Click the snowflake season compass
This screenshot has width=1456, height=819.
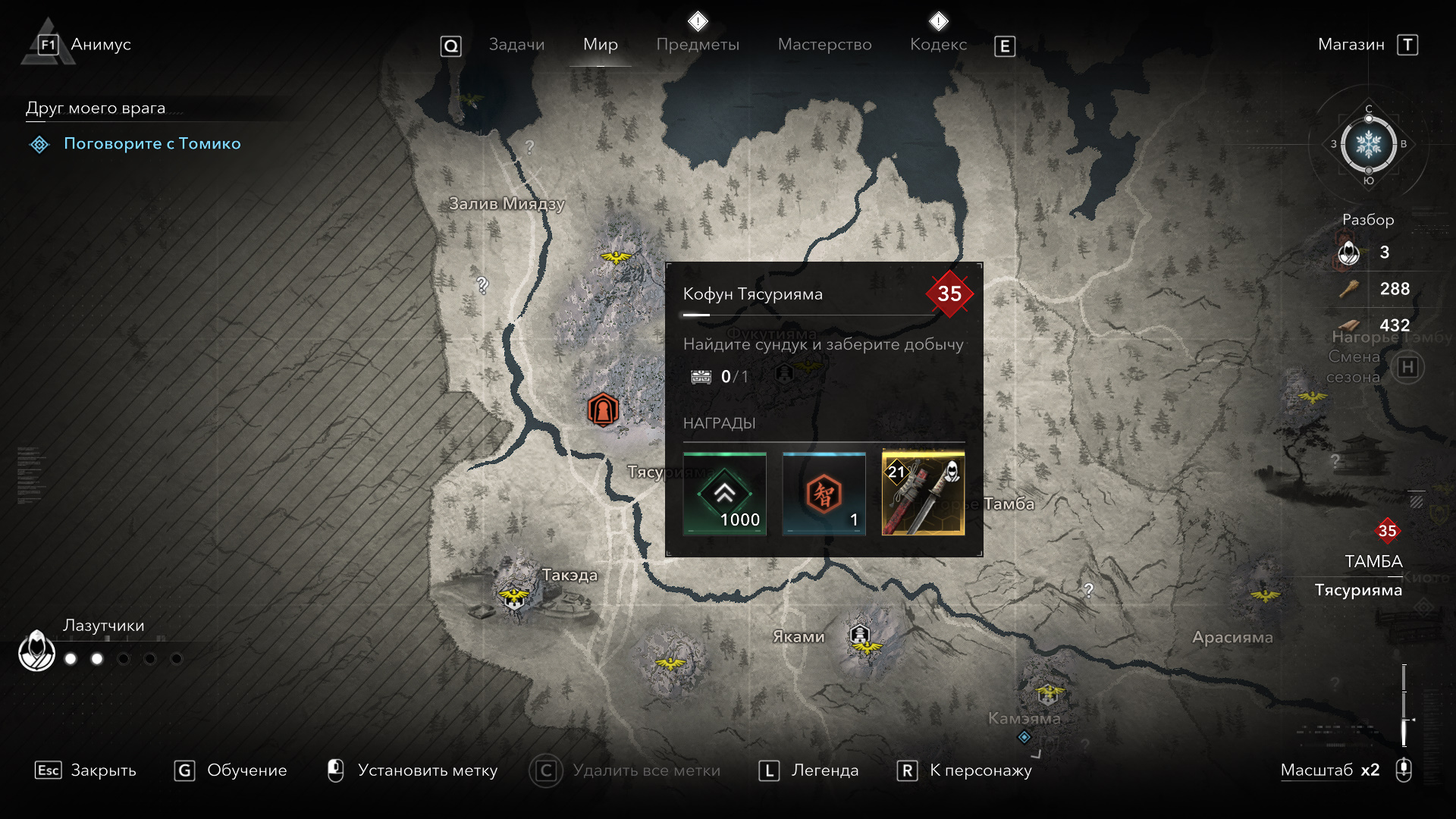1368,144
